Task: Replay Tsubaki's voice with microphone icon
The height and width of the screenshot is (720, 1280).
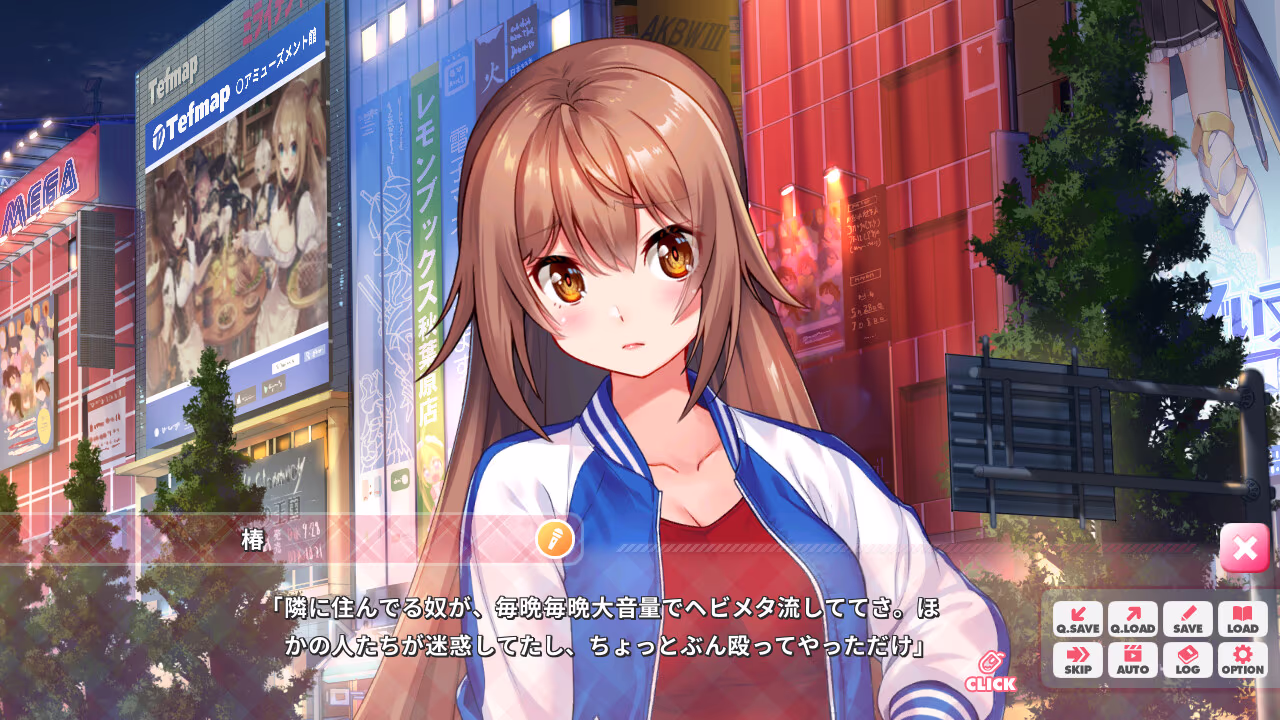Action: (554, 539)
